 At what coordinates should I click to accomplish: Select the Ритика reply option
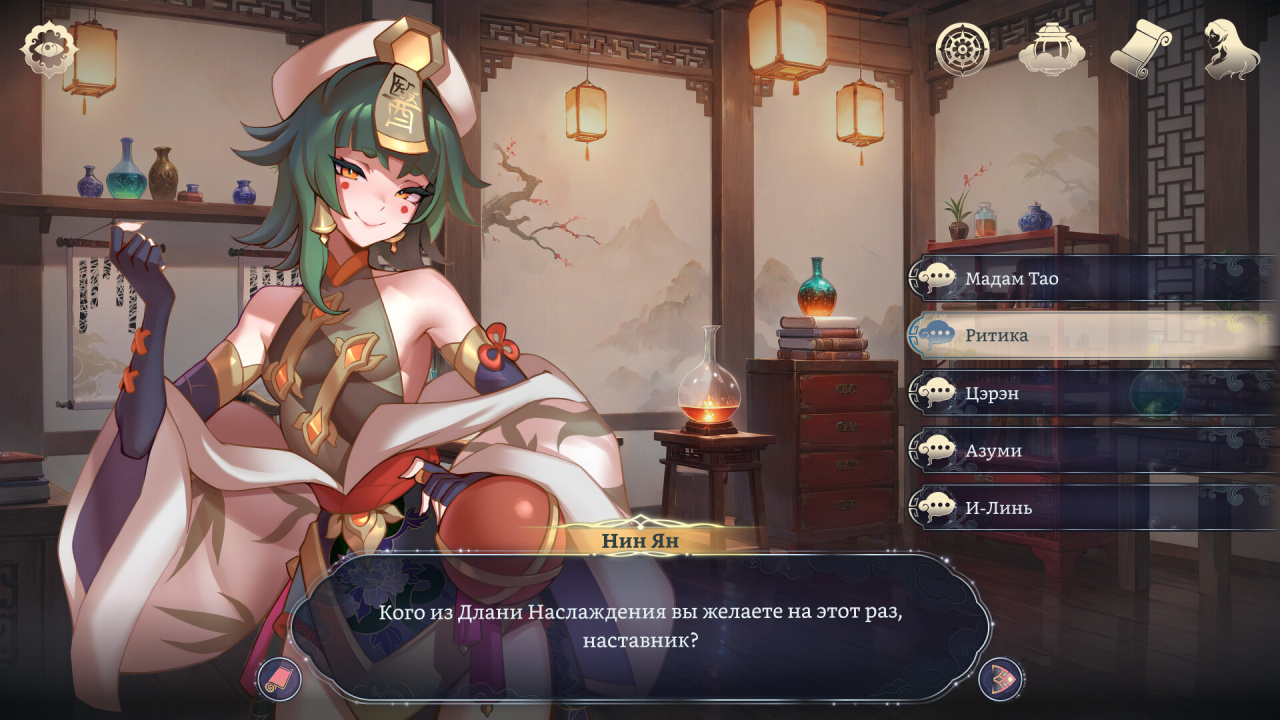tap(1090, 335)
